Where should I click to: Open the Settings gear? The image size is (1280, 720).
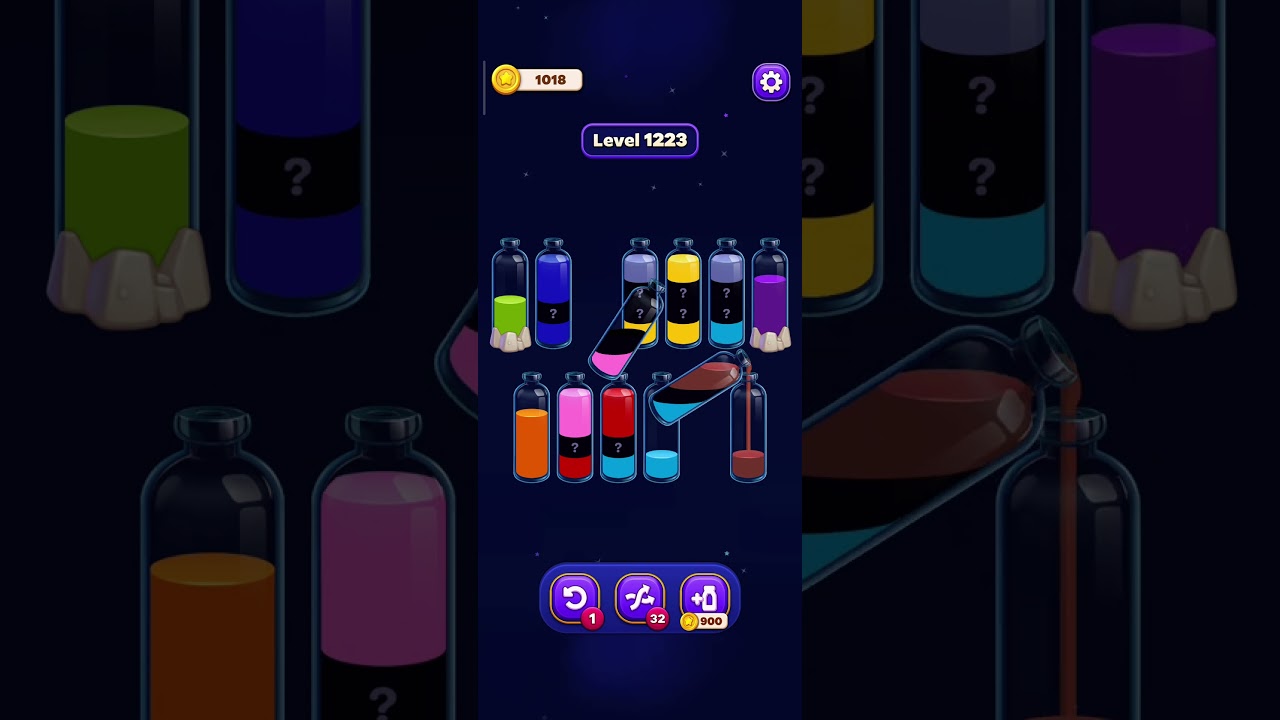click(x=770, y=81)
